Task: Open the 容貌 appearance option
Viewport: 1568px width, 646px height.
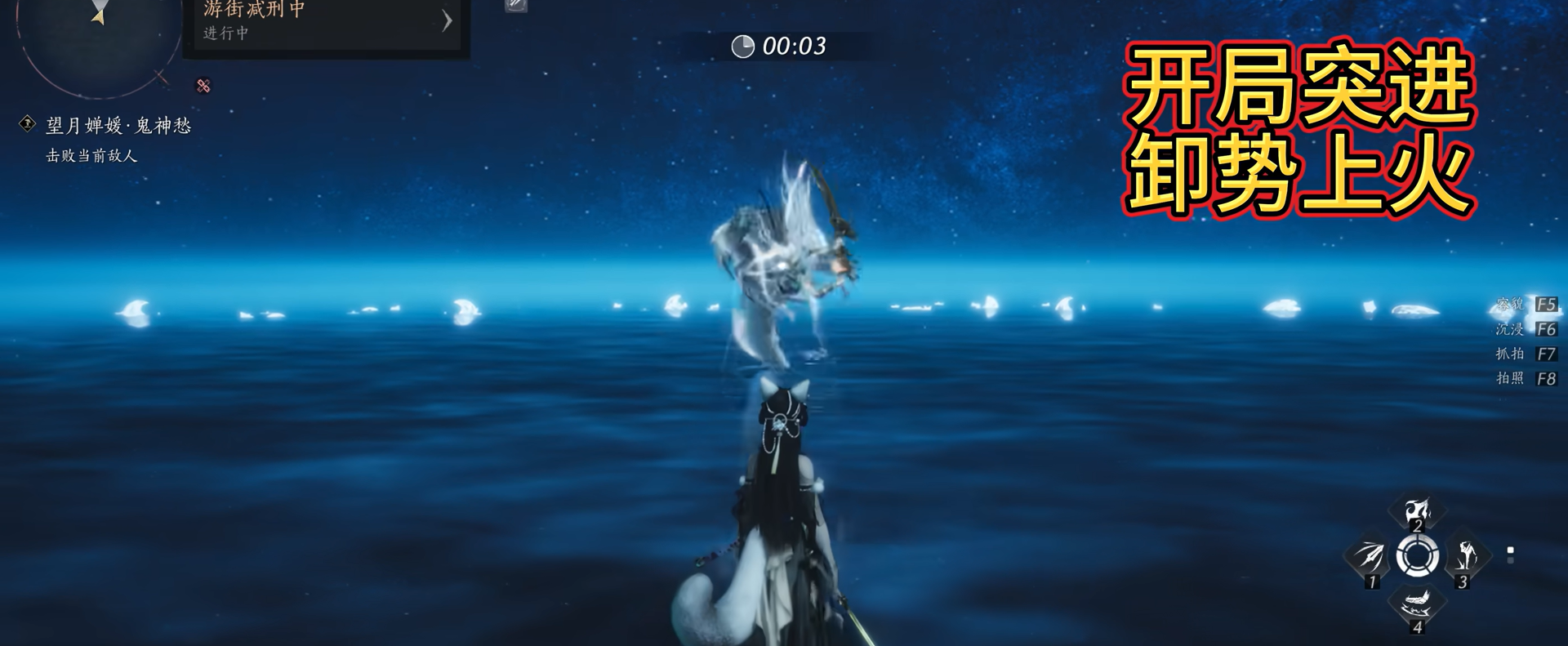Action: (1526, 305)
